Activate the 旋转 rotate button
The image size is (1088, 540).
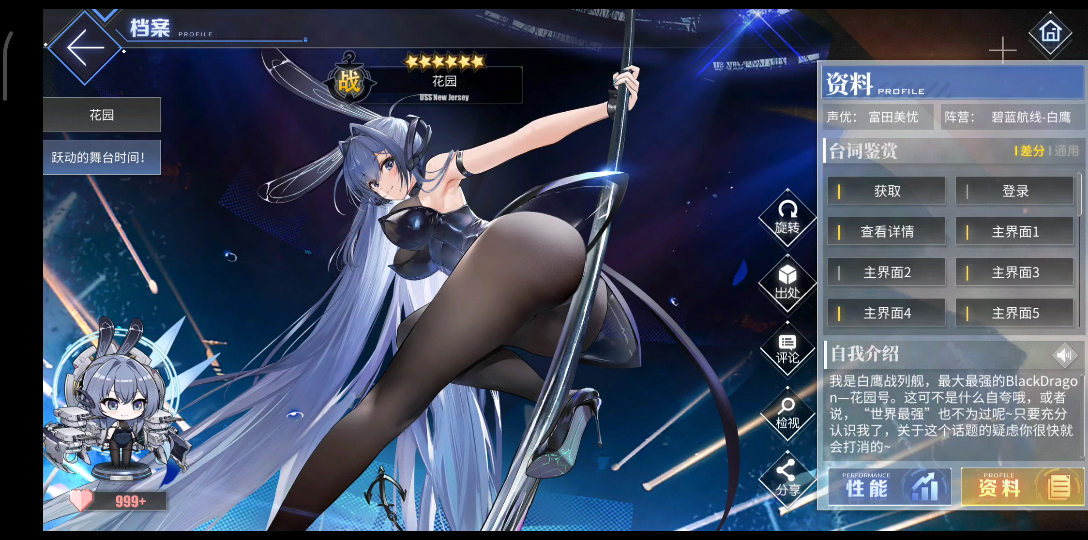(787, 216)
